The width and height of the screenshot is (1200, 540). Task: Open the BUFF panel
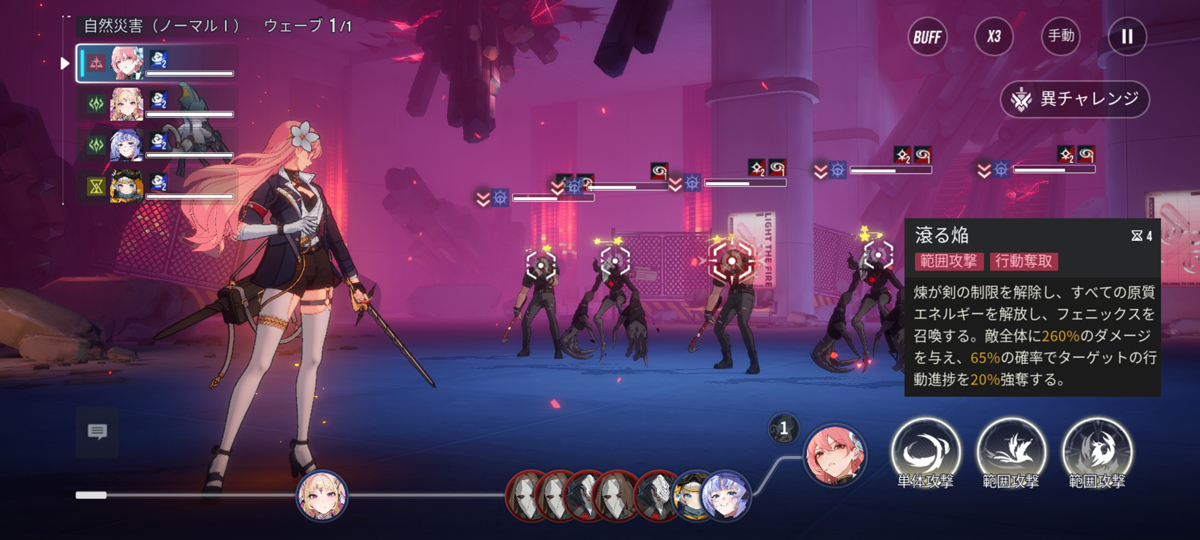tap(927, 37)
